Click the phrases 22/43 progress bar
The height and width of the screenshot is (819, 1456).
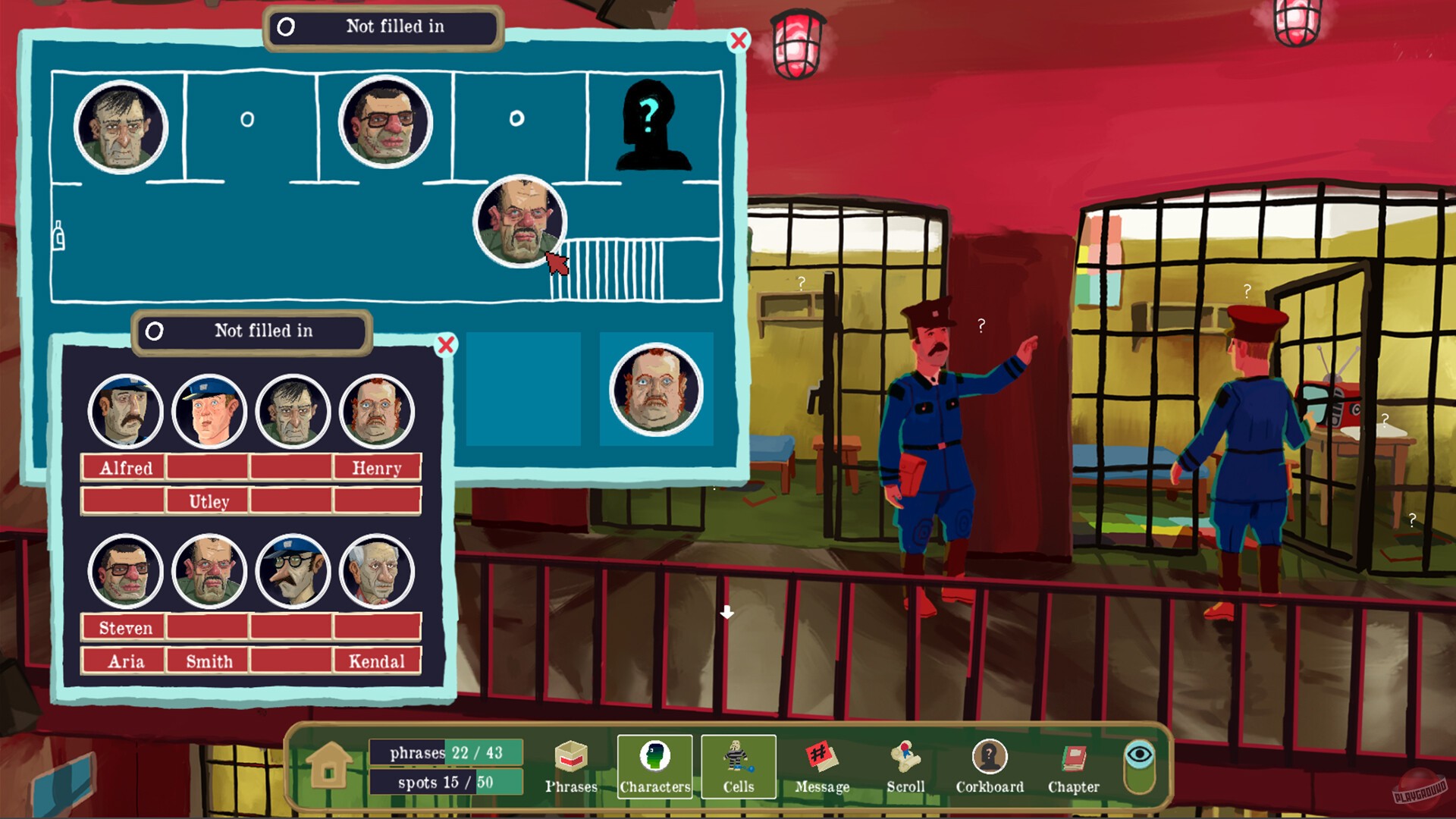(444, 752)
